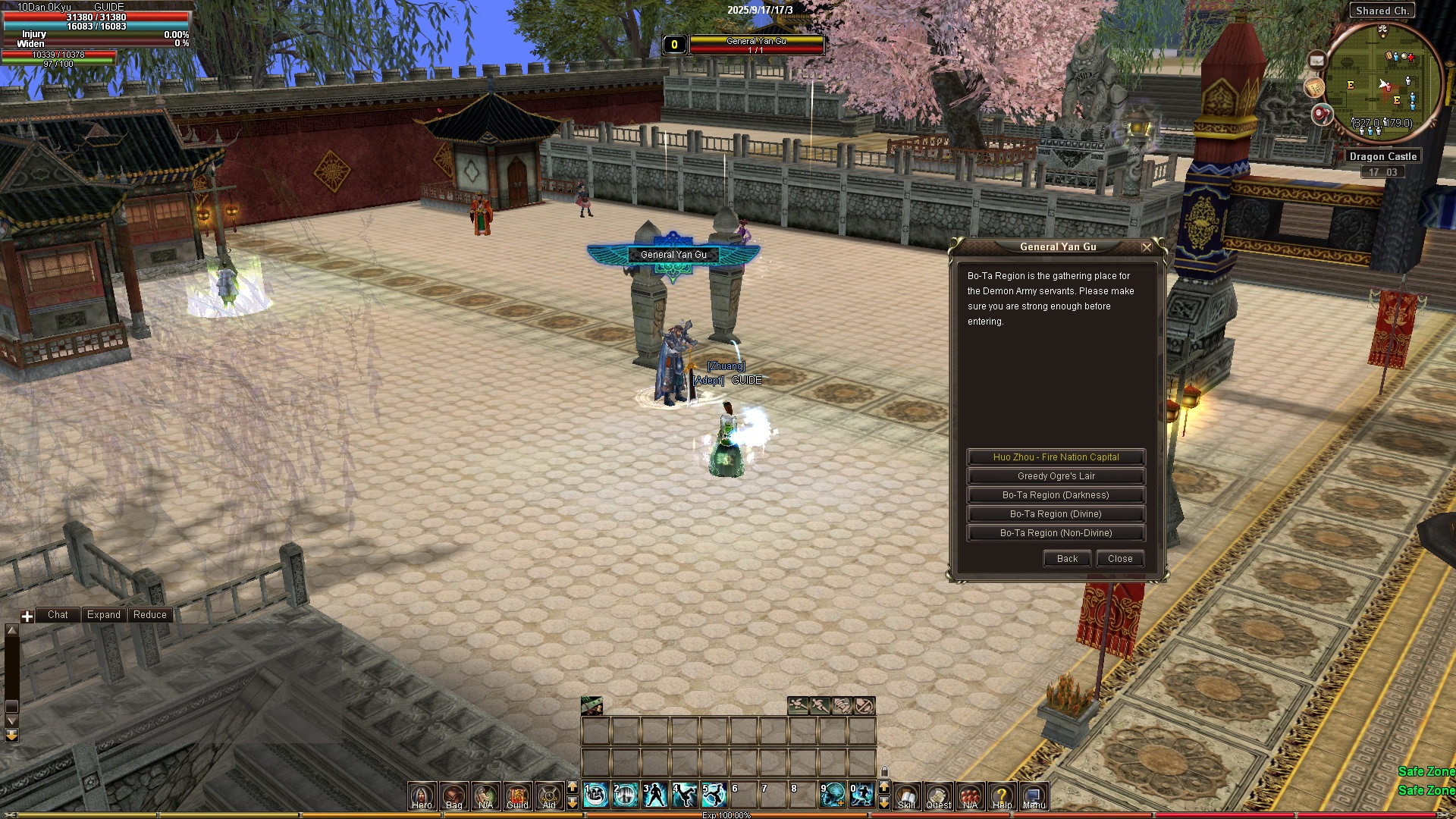The image size is (1456, 819).
Task: Open the Hero character panel
Action: [422, 796]
